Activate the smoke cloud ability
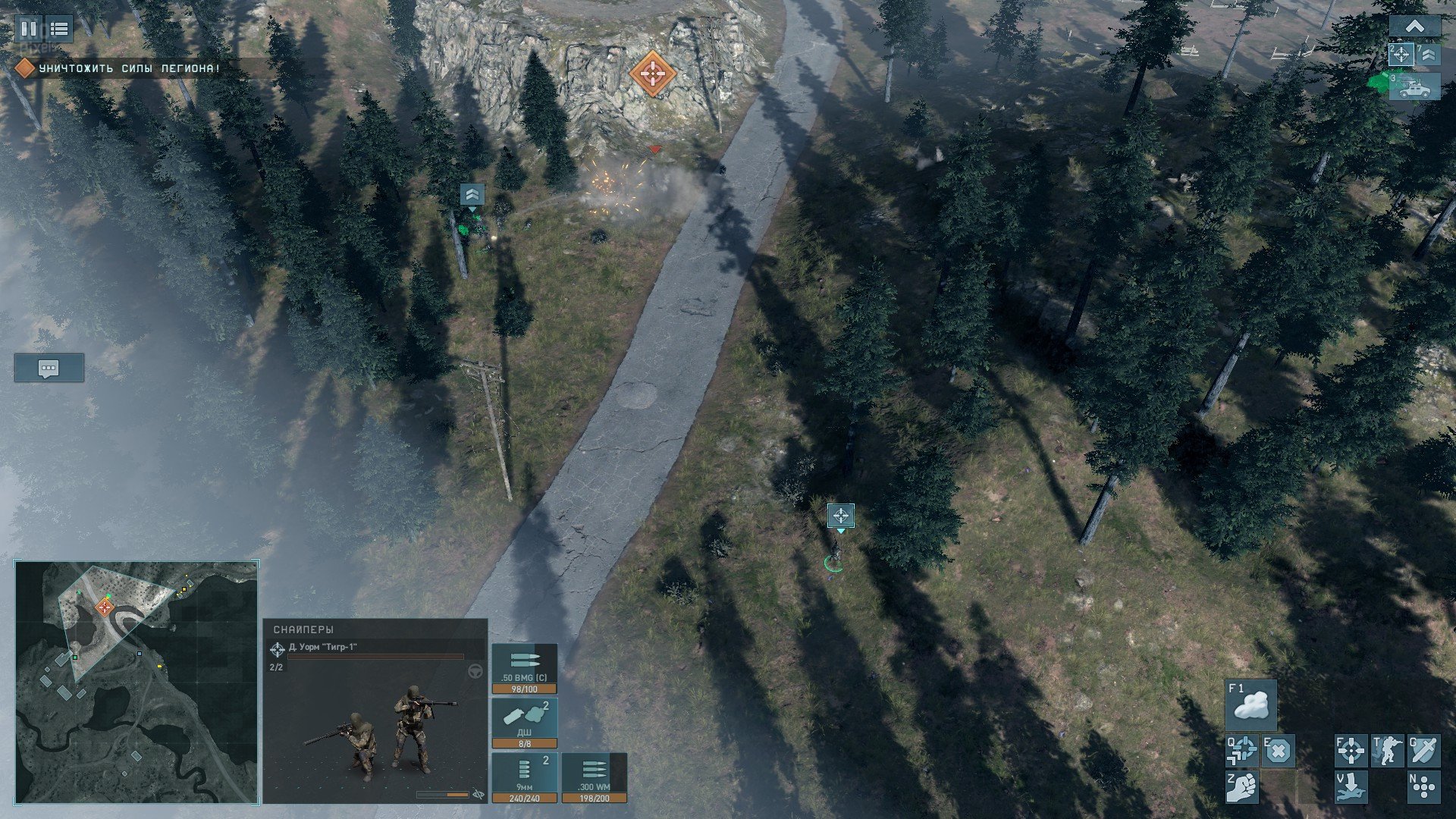1456x819 pixels. pyautogui.click(x=1250, y=704)
